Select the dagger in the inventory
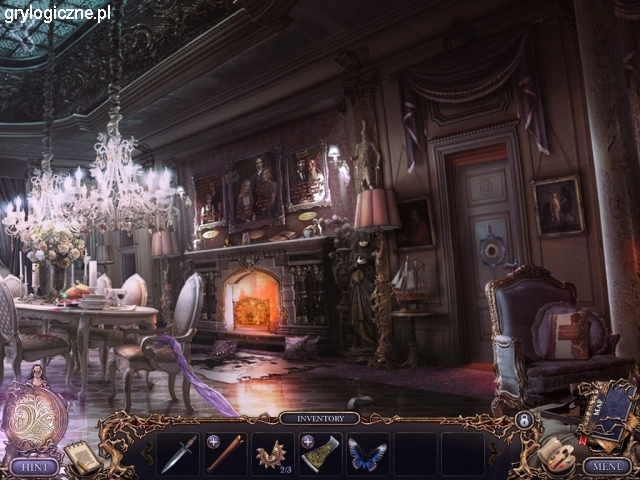The width and height of the screenshot is (640, 480). click(179, 454)
